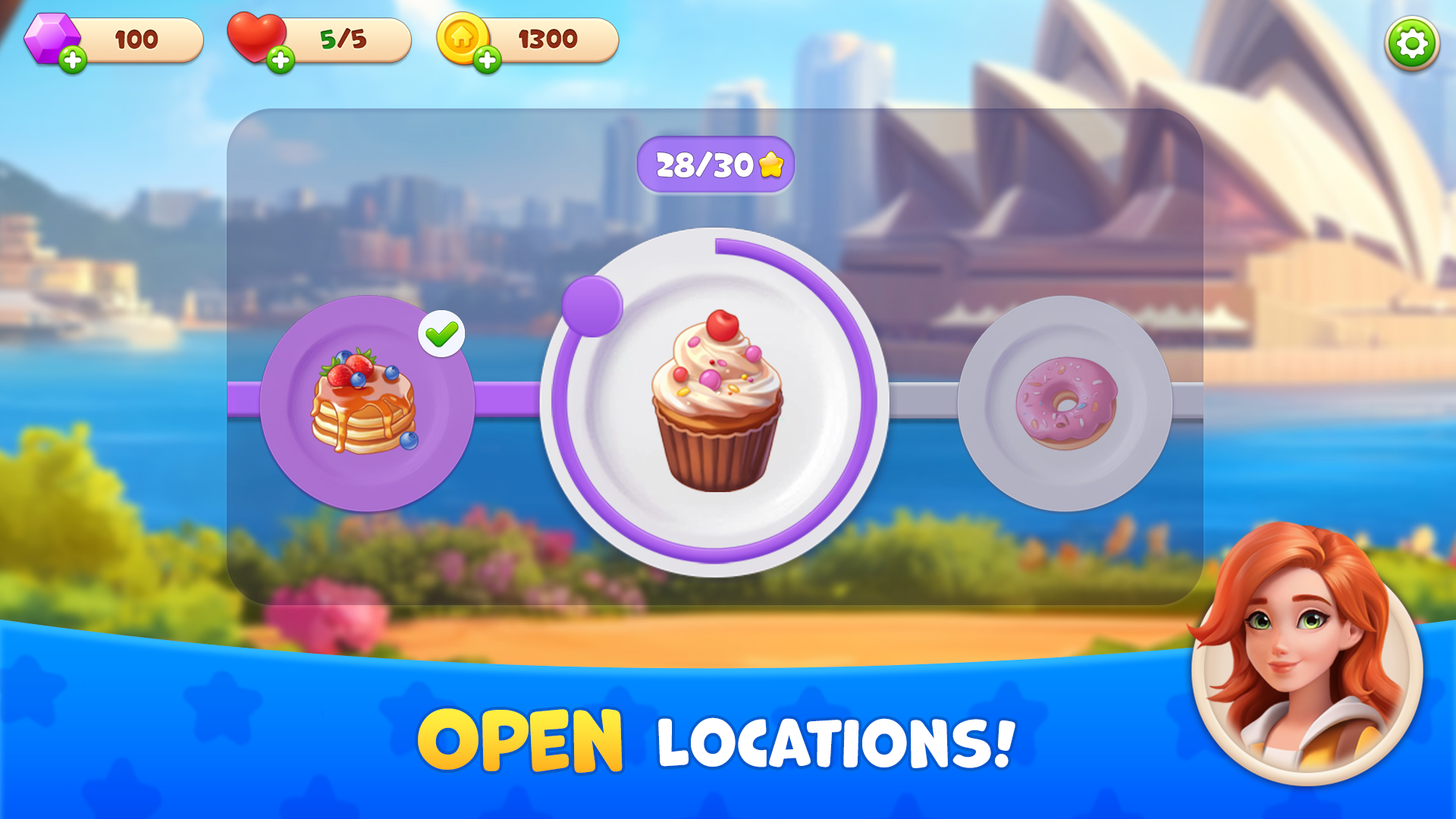Viewport: 1456px width, 819px height.
Task: Tap the star icon on the 28/30 badge
Action: [771, 162]
